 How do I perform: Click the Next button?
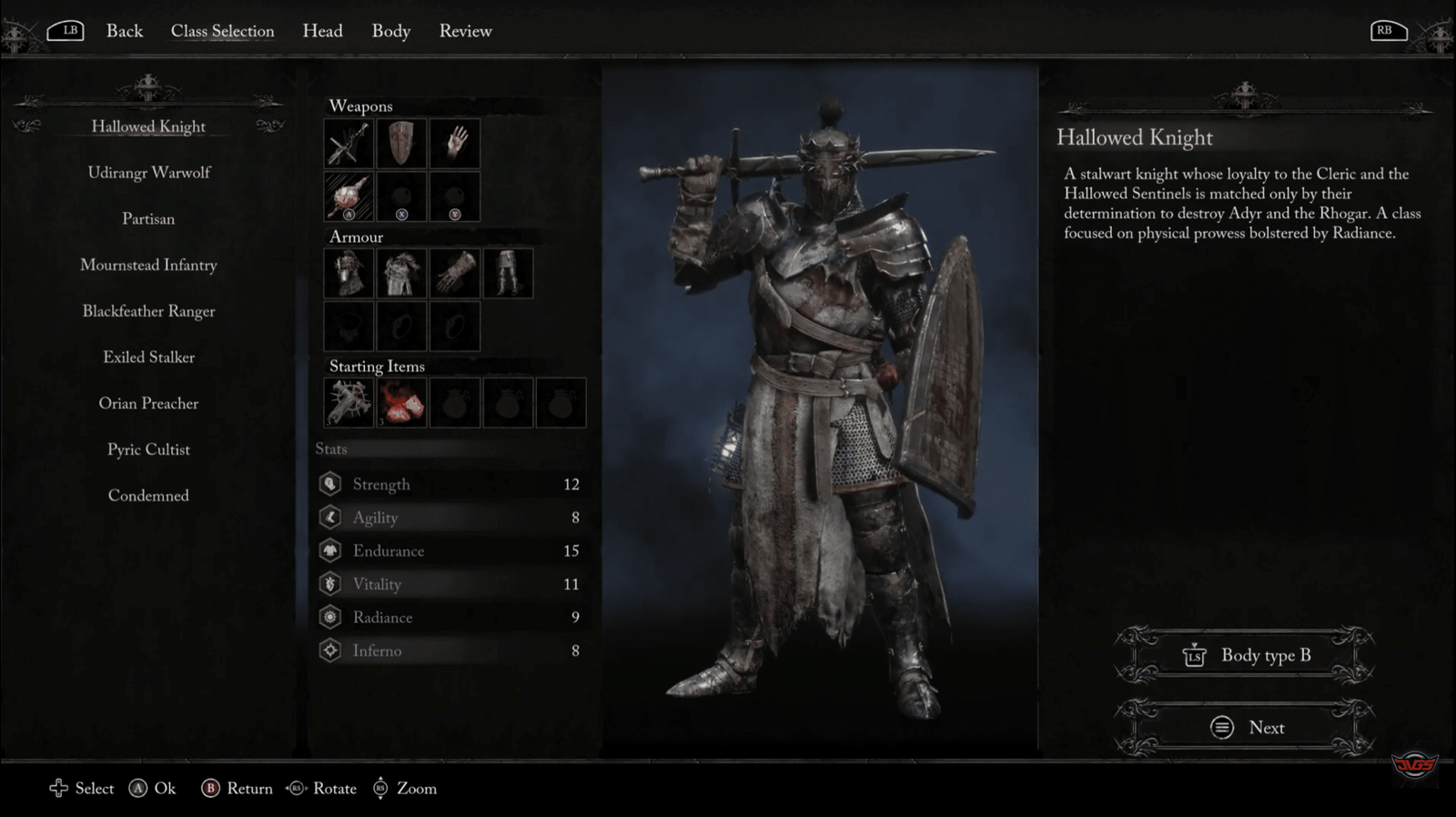1245,727
